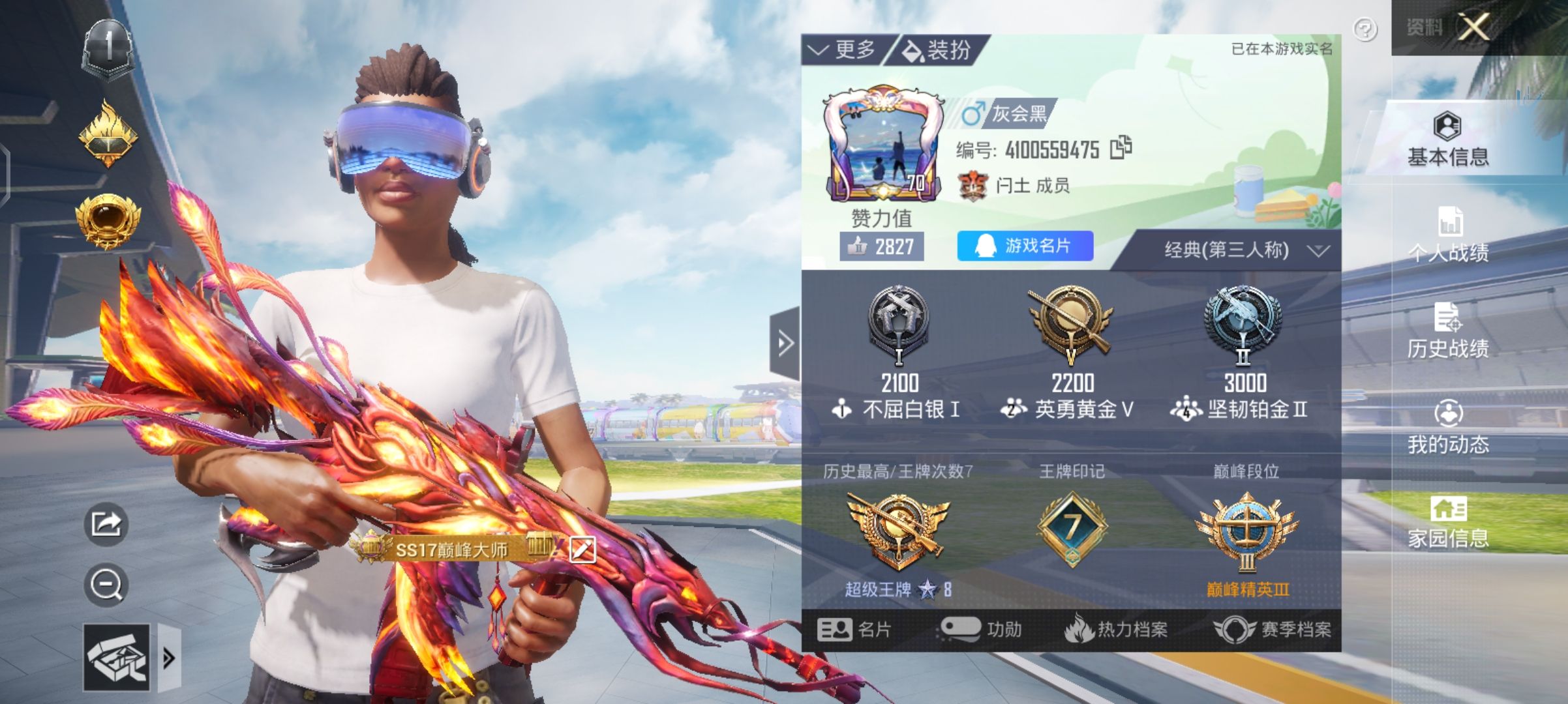This screenshot has height=704, width=1568.
Task: Open the 历史战绩 history tab
Action: tap(1448, 331)
